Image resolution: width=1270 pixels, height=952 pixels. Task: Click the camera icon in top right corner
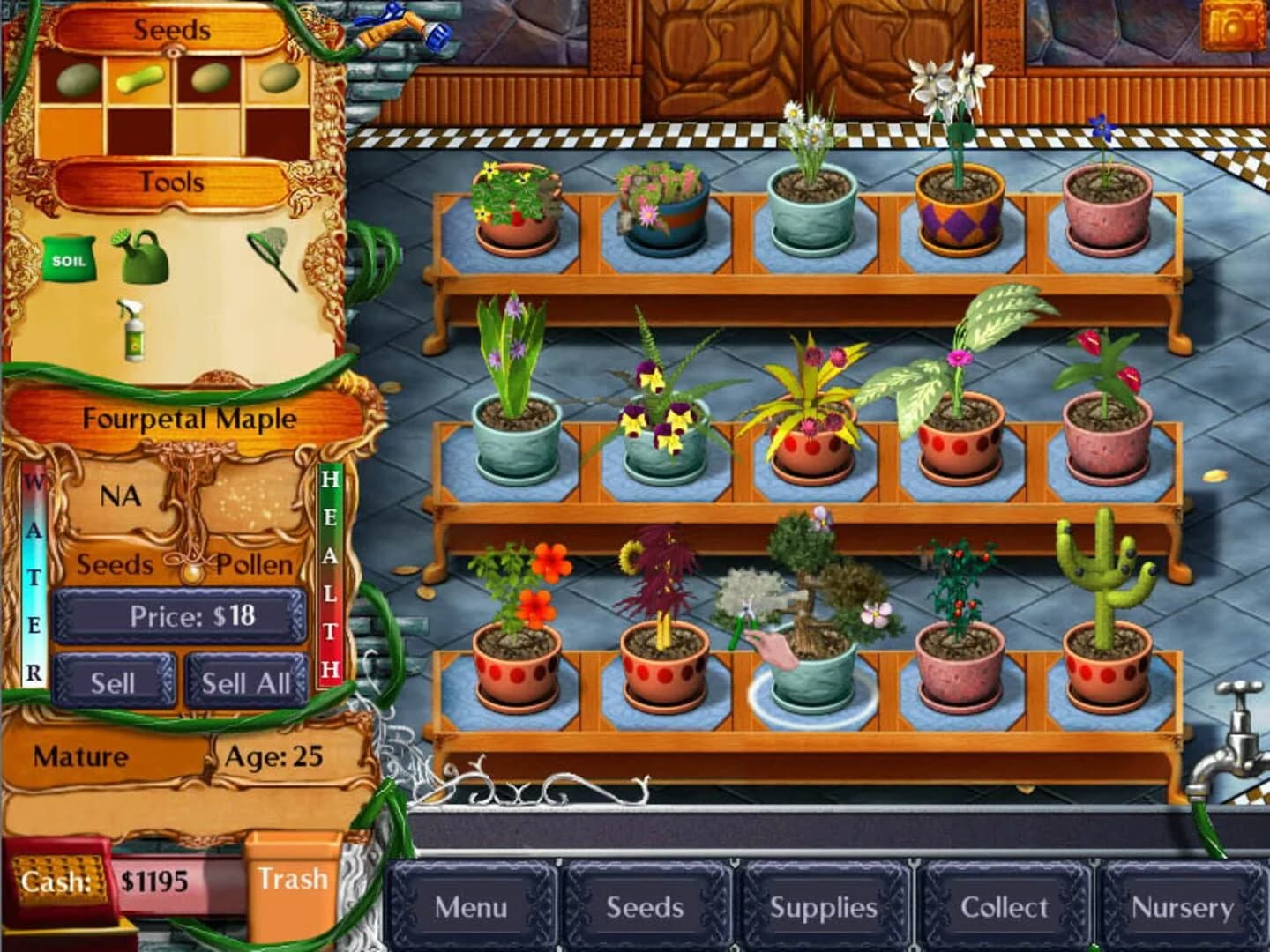[1234, 26]
